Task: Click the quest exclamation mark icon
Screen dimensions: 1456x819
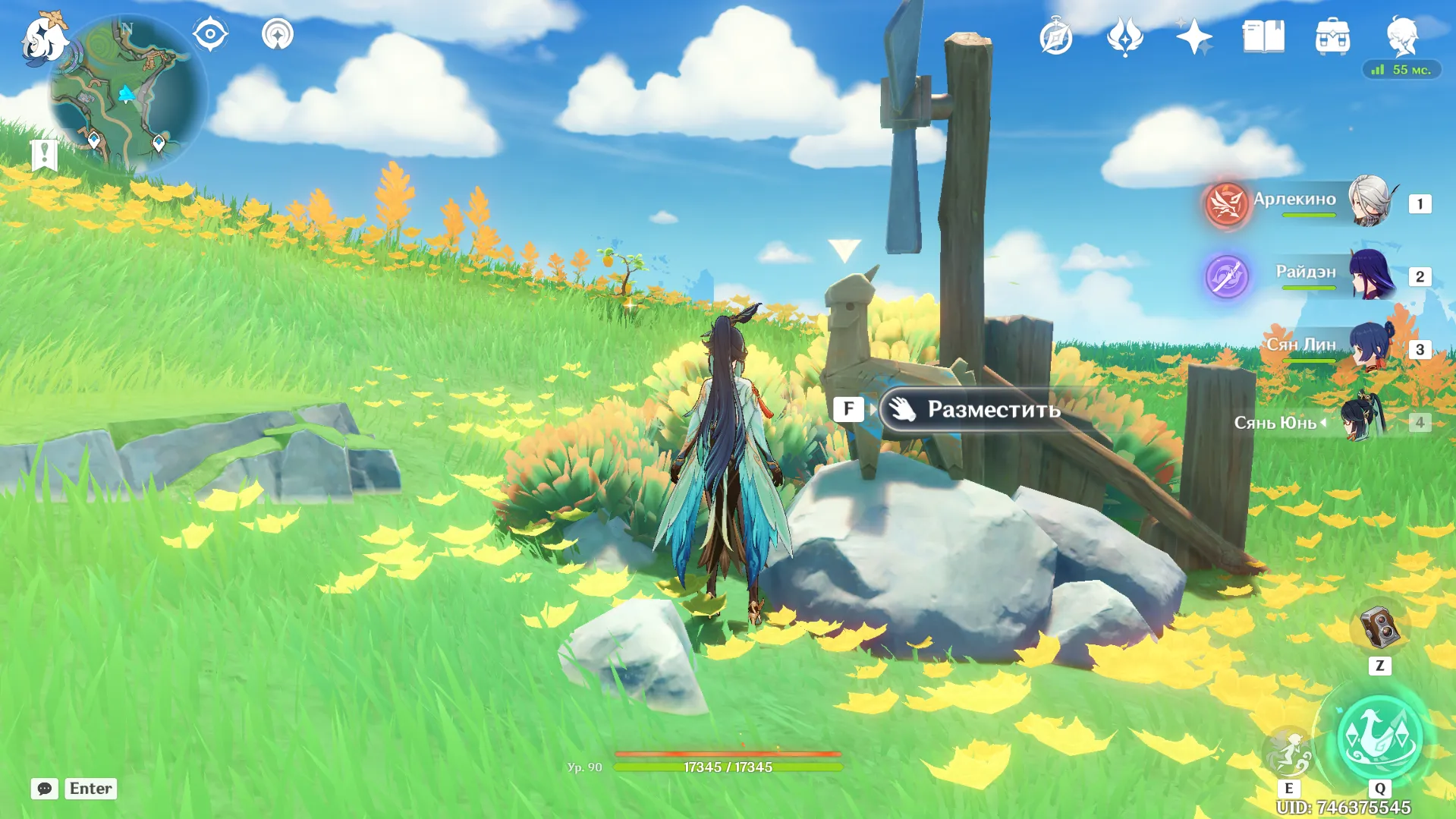Action: 45,155
